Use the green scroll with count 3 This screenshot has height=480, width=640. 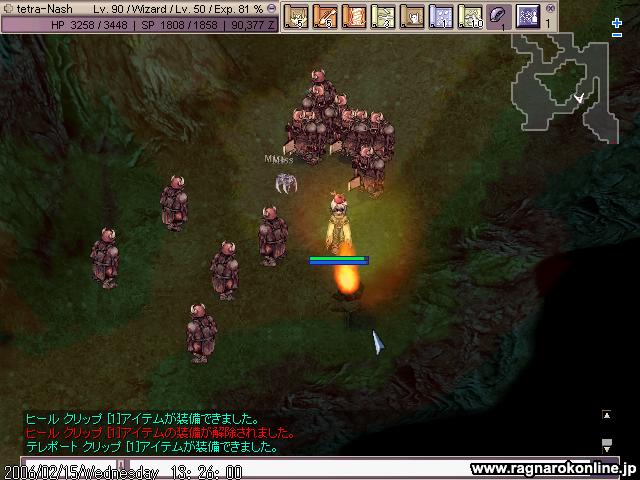[x=383, y=16]
